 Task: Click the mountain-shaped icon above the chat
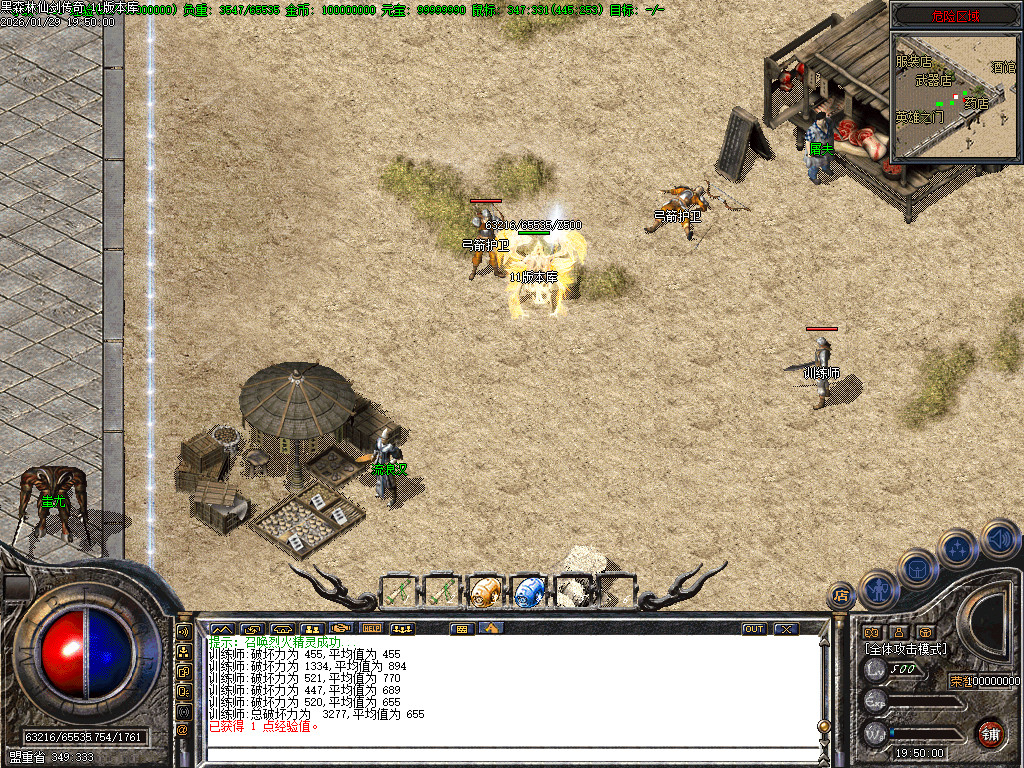coord(221,629)
